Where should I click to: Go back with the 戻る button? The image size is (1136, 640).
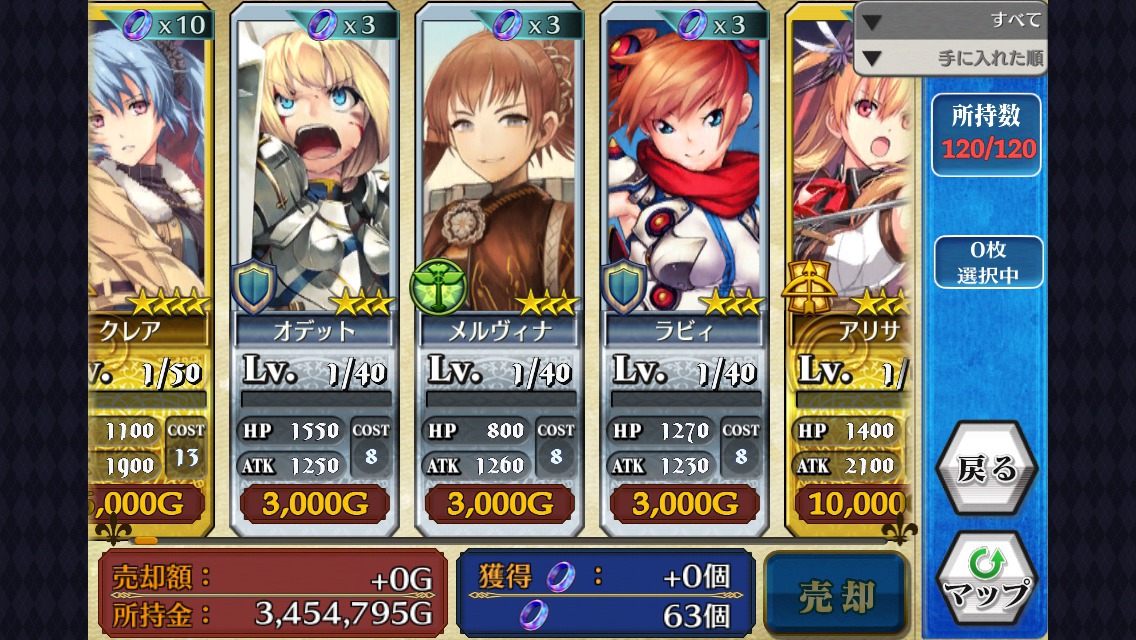coord(986,469)
